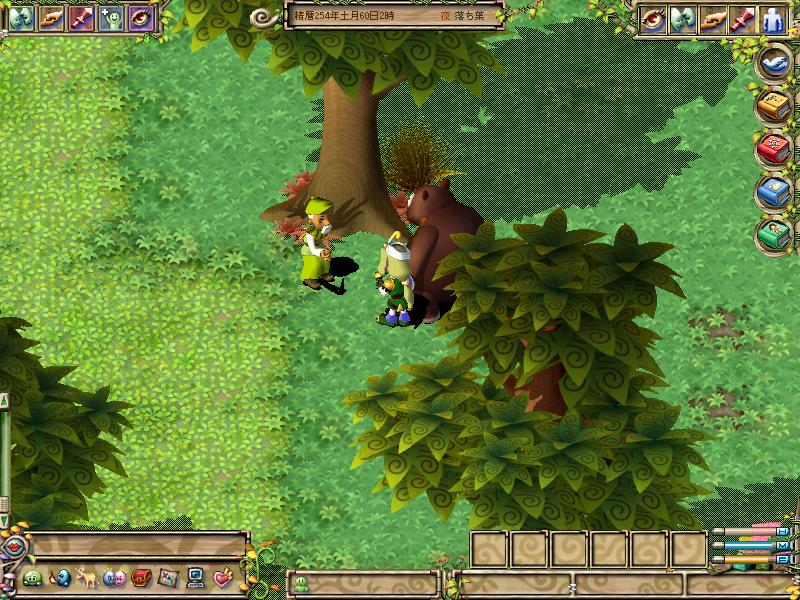This screenshot has height=600, width=800.
Task: Select the green figure with plus icon
Action: coord(111,17)
